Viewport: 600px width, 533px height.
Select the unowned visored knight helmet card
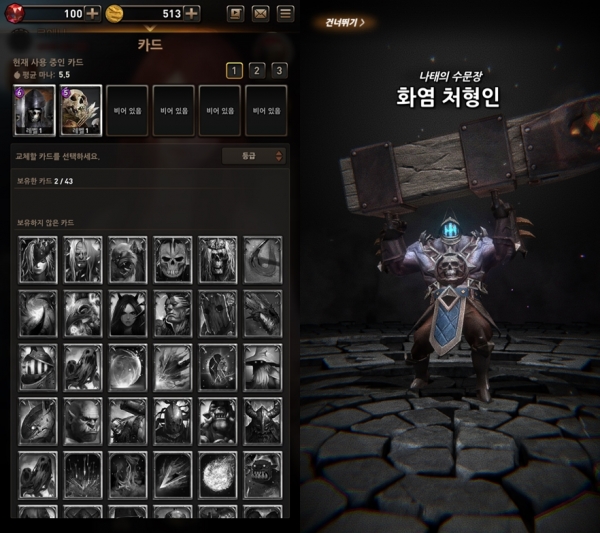36,367
